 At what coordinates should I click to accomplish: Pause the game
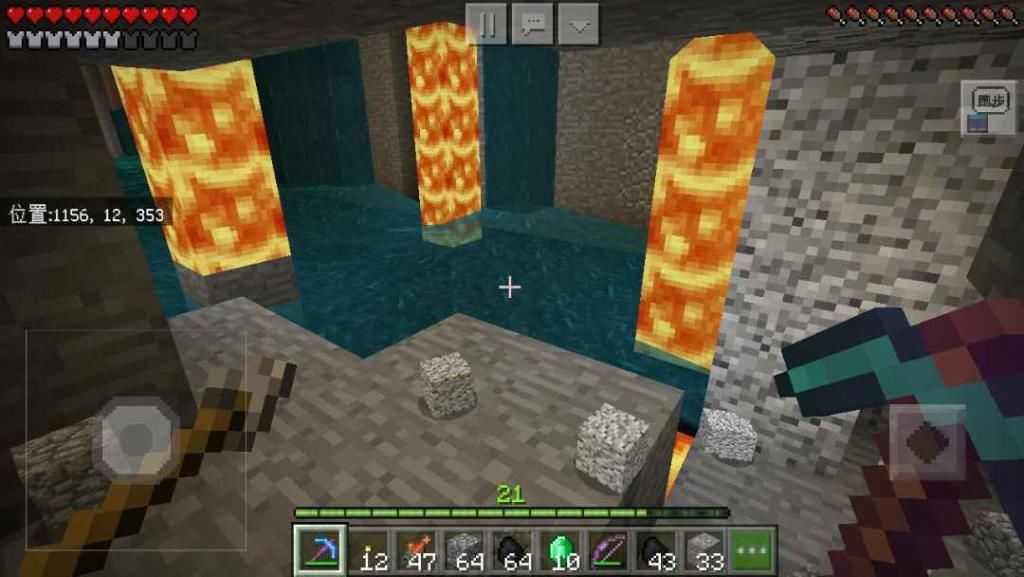pyautogui.click(x=487, y=23)
